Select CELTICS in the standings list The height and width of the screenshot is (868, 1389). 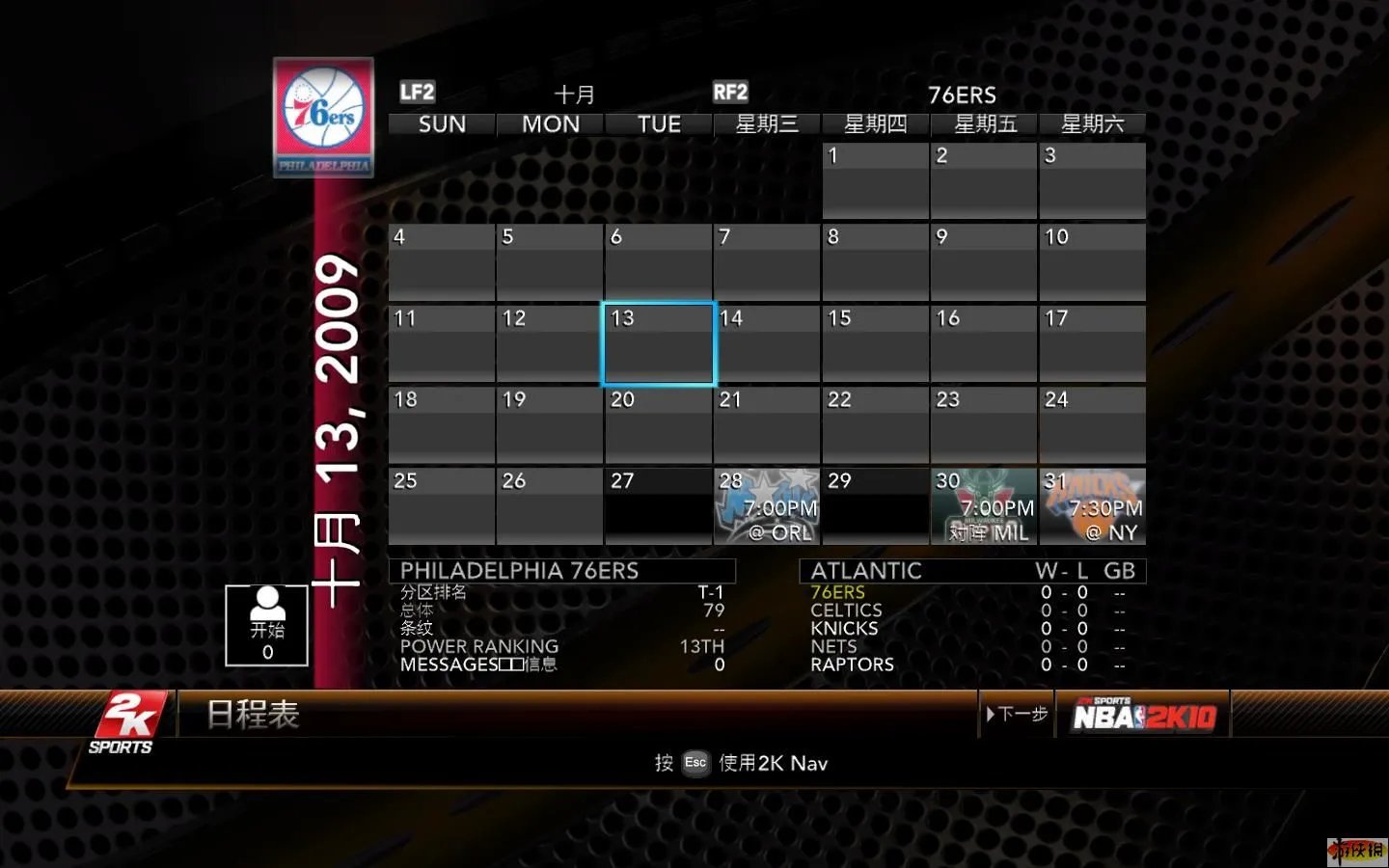[x=847, y=610]
